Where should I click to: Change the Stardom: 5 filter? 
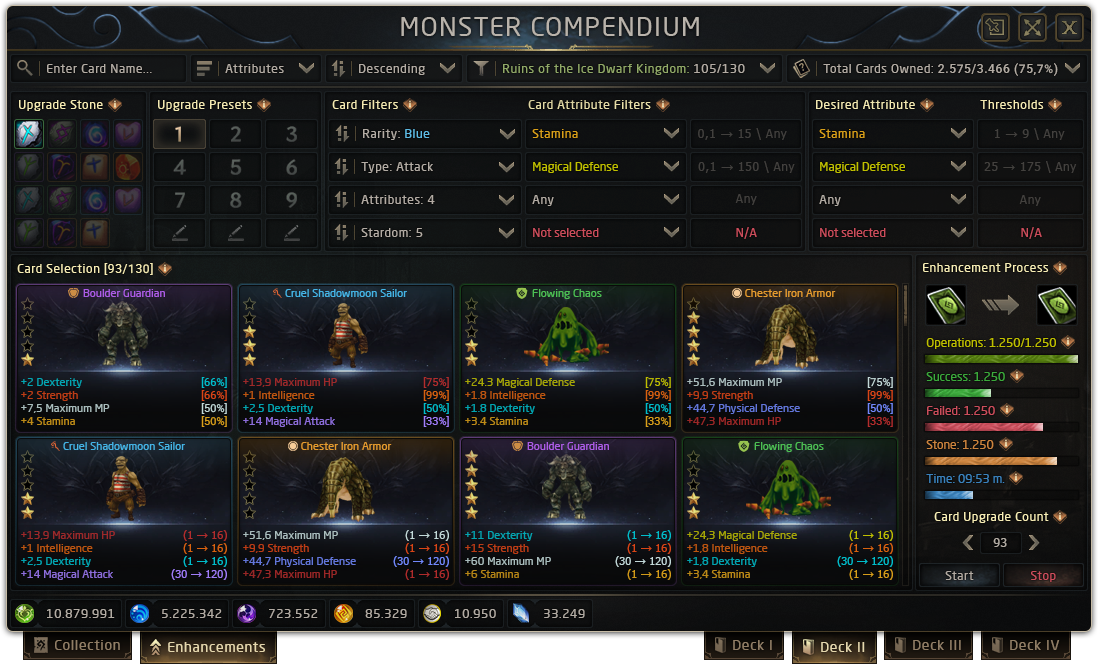(424, 233)
